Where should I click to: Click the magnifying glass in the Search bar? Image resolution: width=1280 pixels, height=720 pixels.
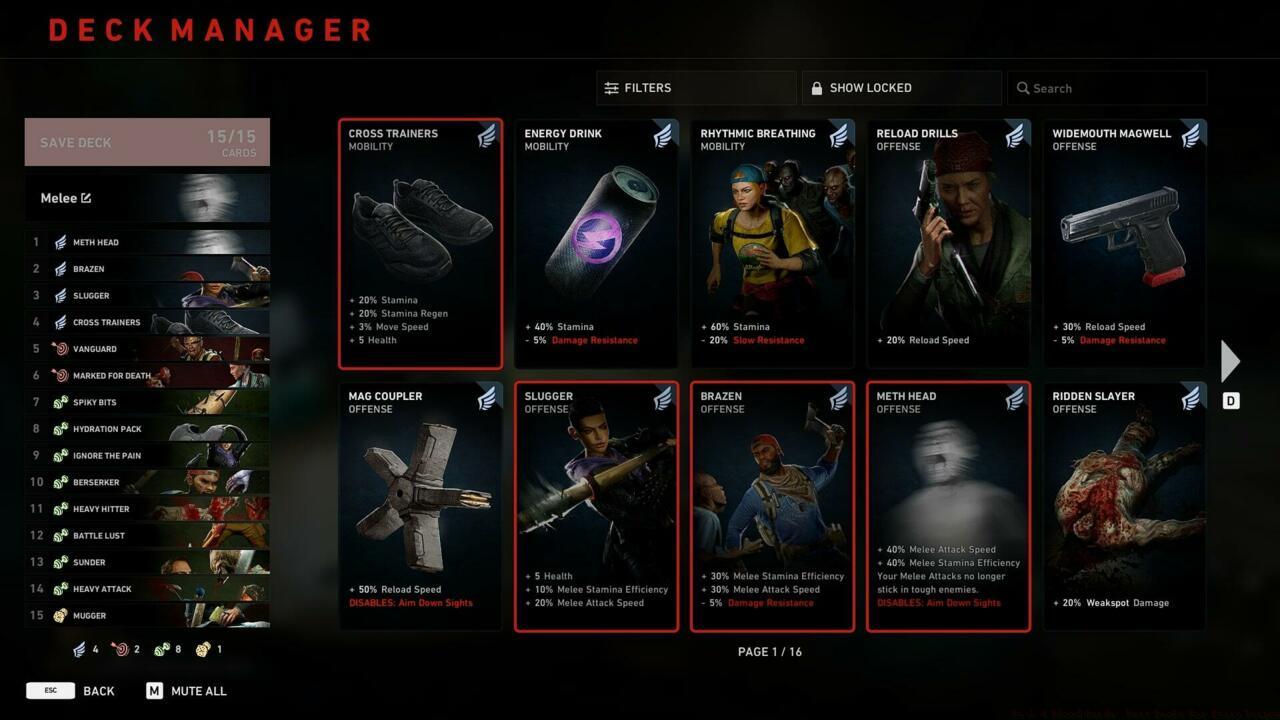pyautogui.click(x=1023, y=88)
